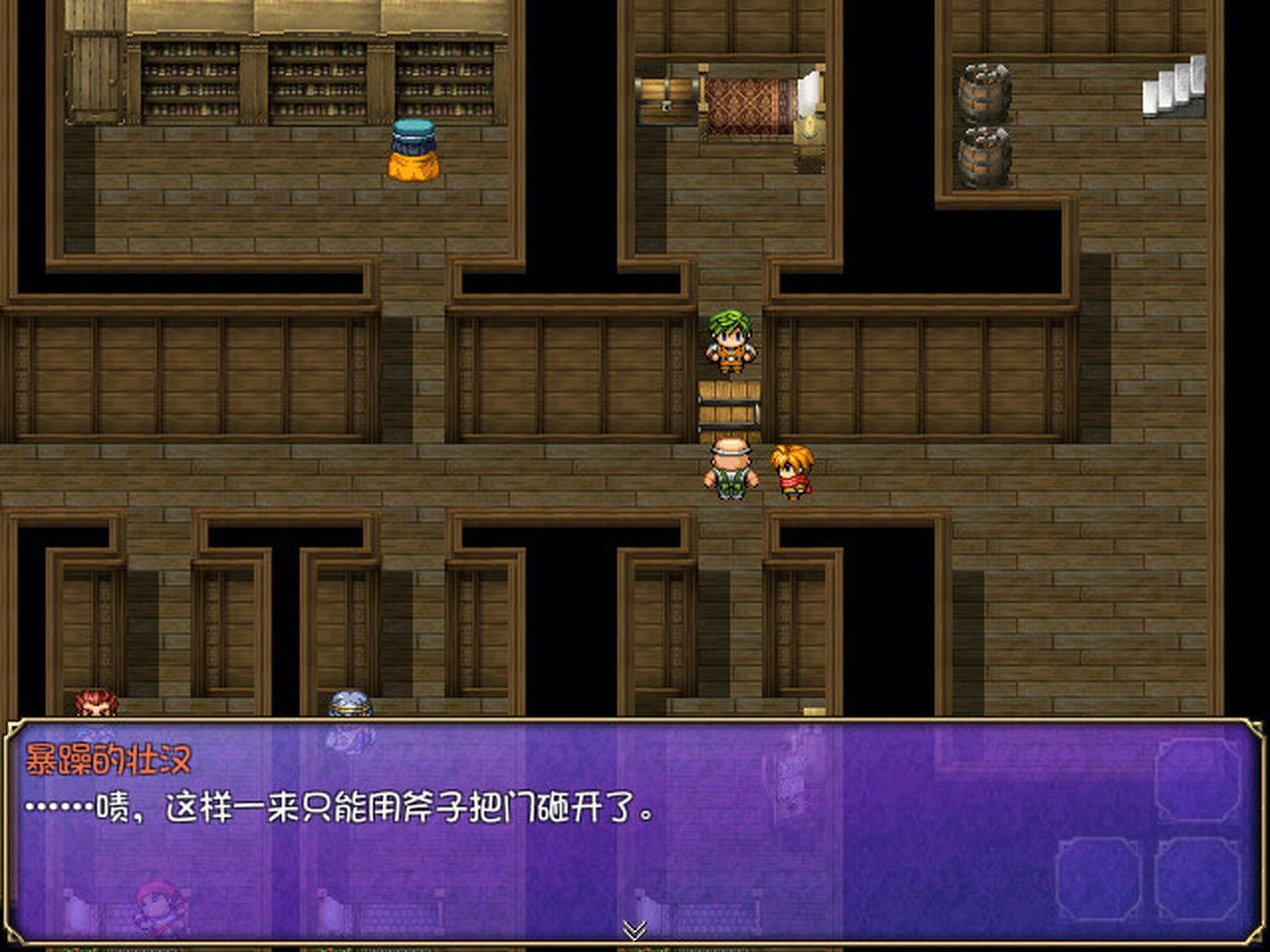Select the wooden crate blocking the doorway

coord(729,405)
